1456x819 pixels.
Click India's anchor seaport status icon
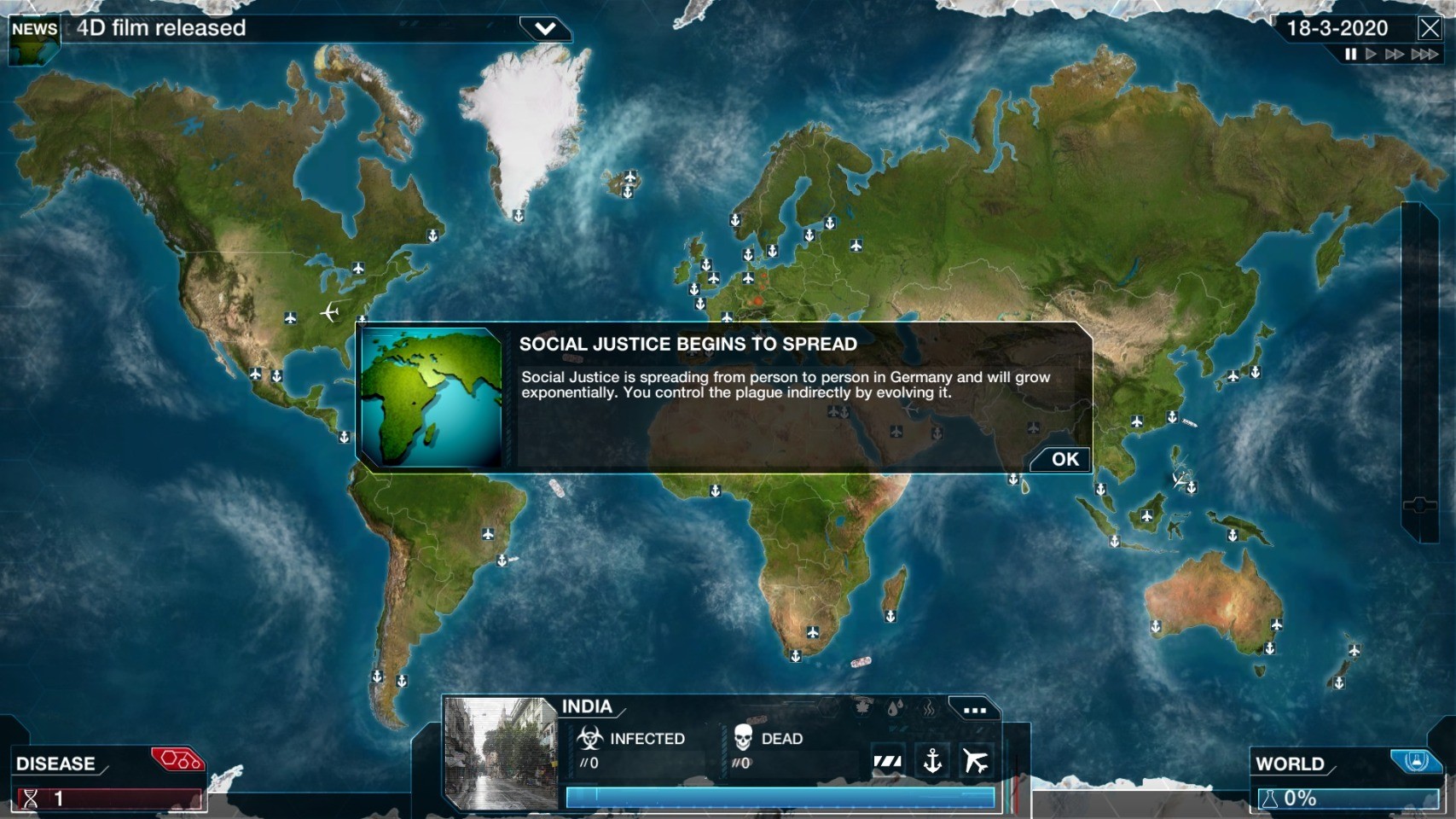[x=932, y=760]
